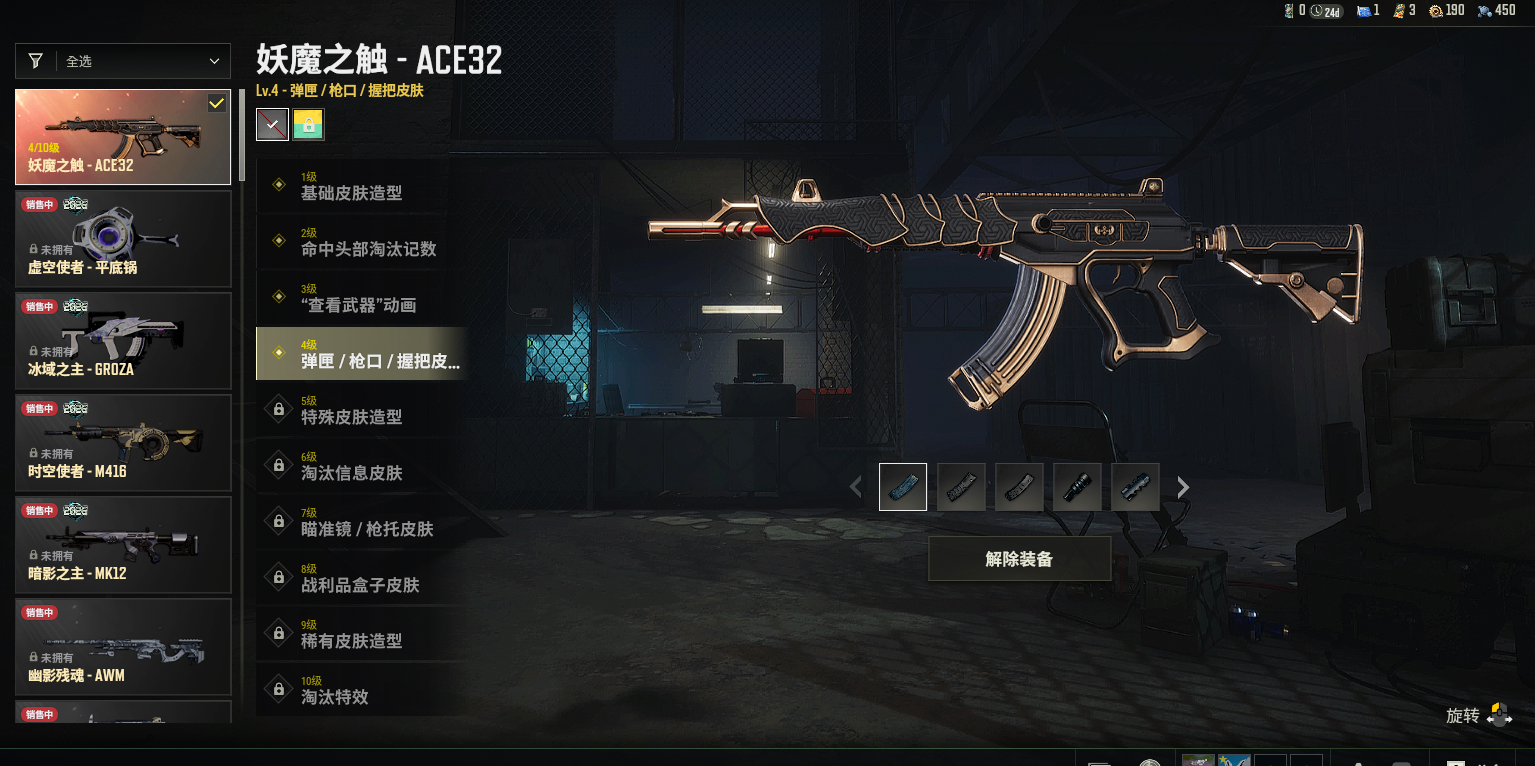Open locked level 7 瞄准镜 / 枪托皮肤

(362, 522)
